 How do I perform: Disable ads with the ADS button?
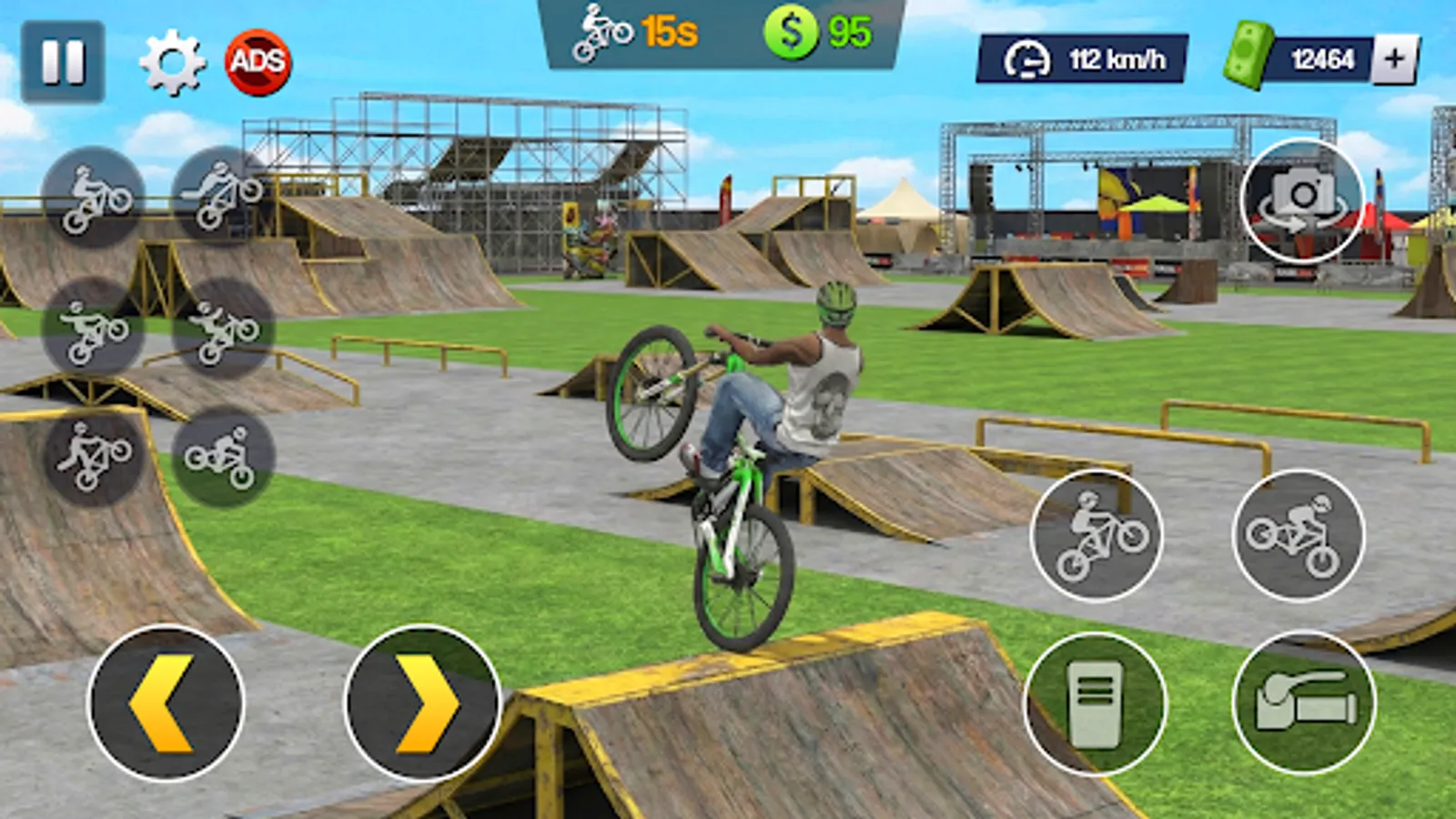(258, 62)
